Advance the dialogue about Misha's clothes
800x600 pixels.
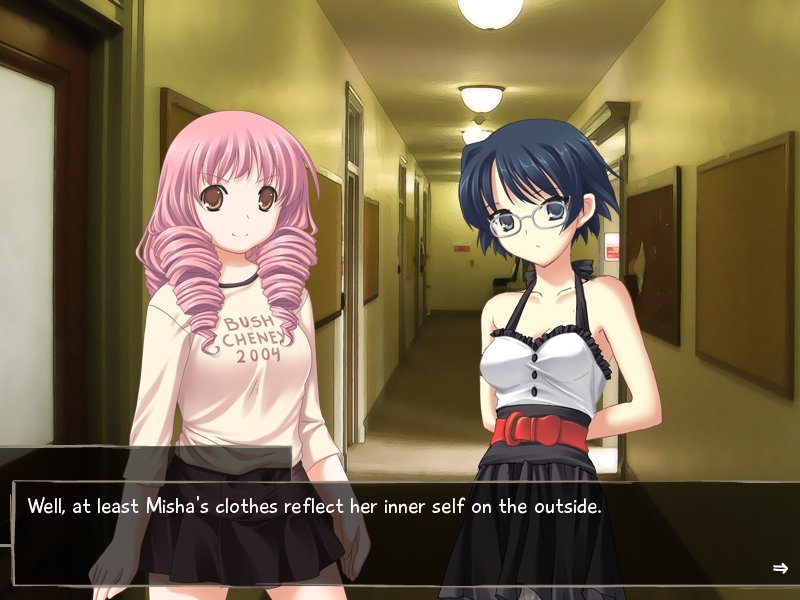(400, 532)
